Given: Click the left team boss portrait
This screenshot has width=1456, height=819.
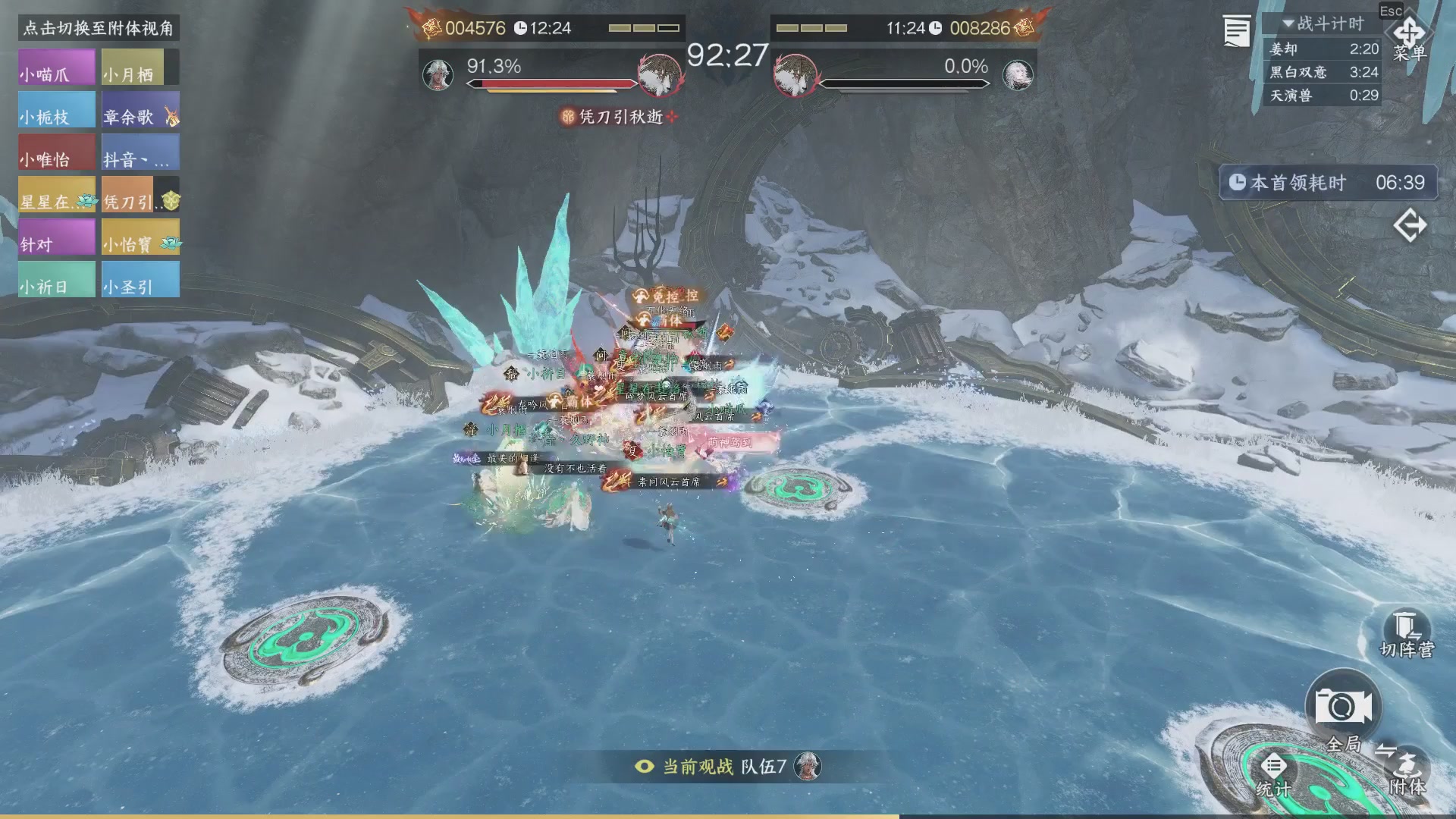Looking at the screenshot, I should (x=660, y=74).
